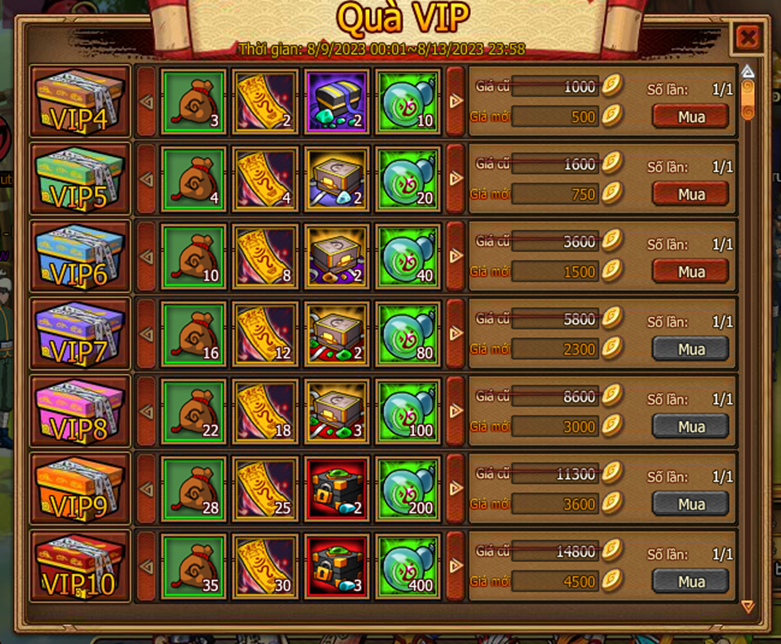The height and width of the screenshot is (644, 781).
Task: Click Mua on the VIP9 row
Action: click(691, 504)
